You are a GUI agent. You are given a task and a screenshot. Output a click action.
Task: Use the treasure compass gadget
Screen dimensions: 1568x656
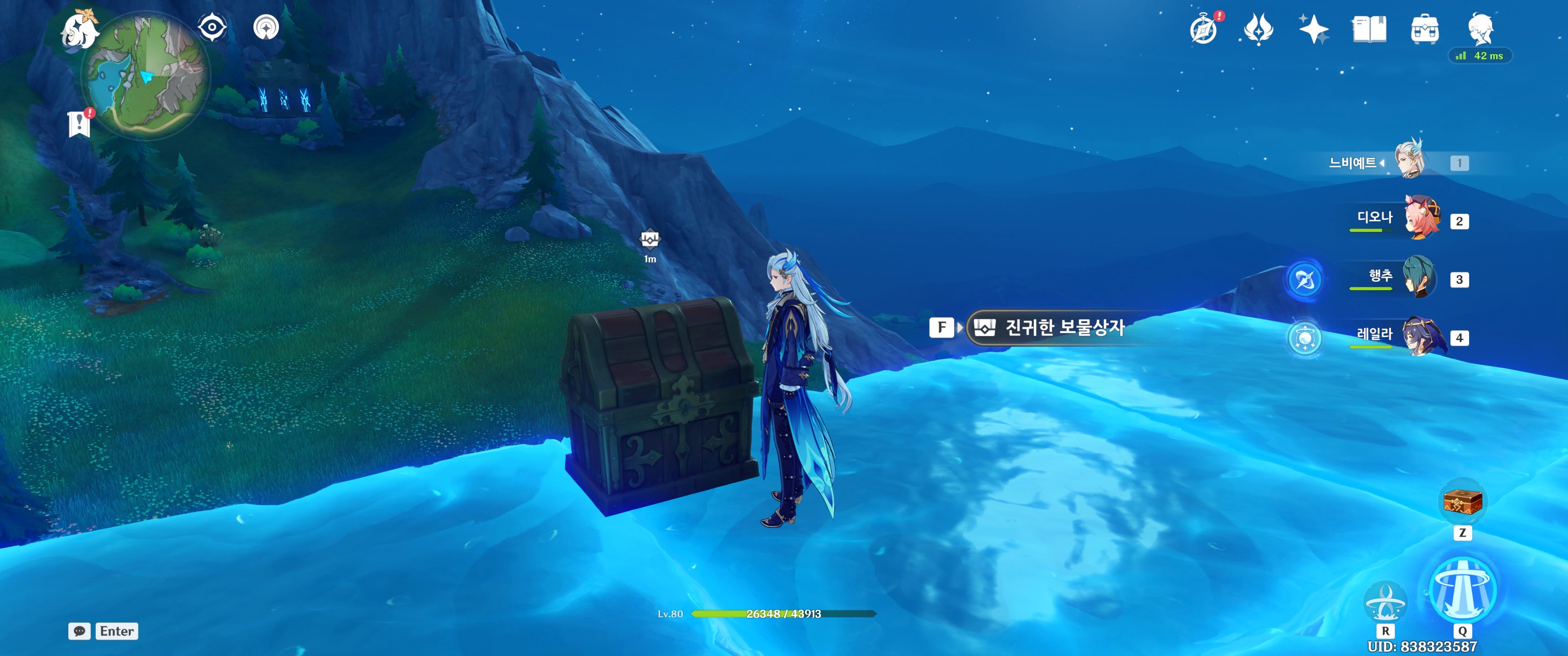(x=1462, y=502)
